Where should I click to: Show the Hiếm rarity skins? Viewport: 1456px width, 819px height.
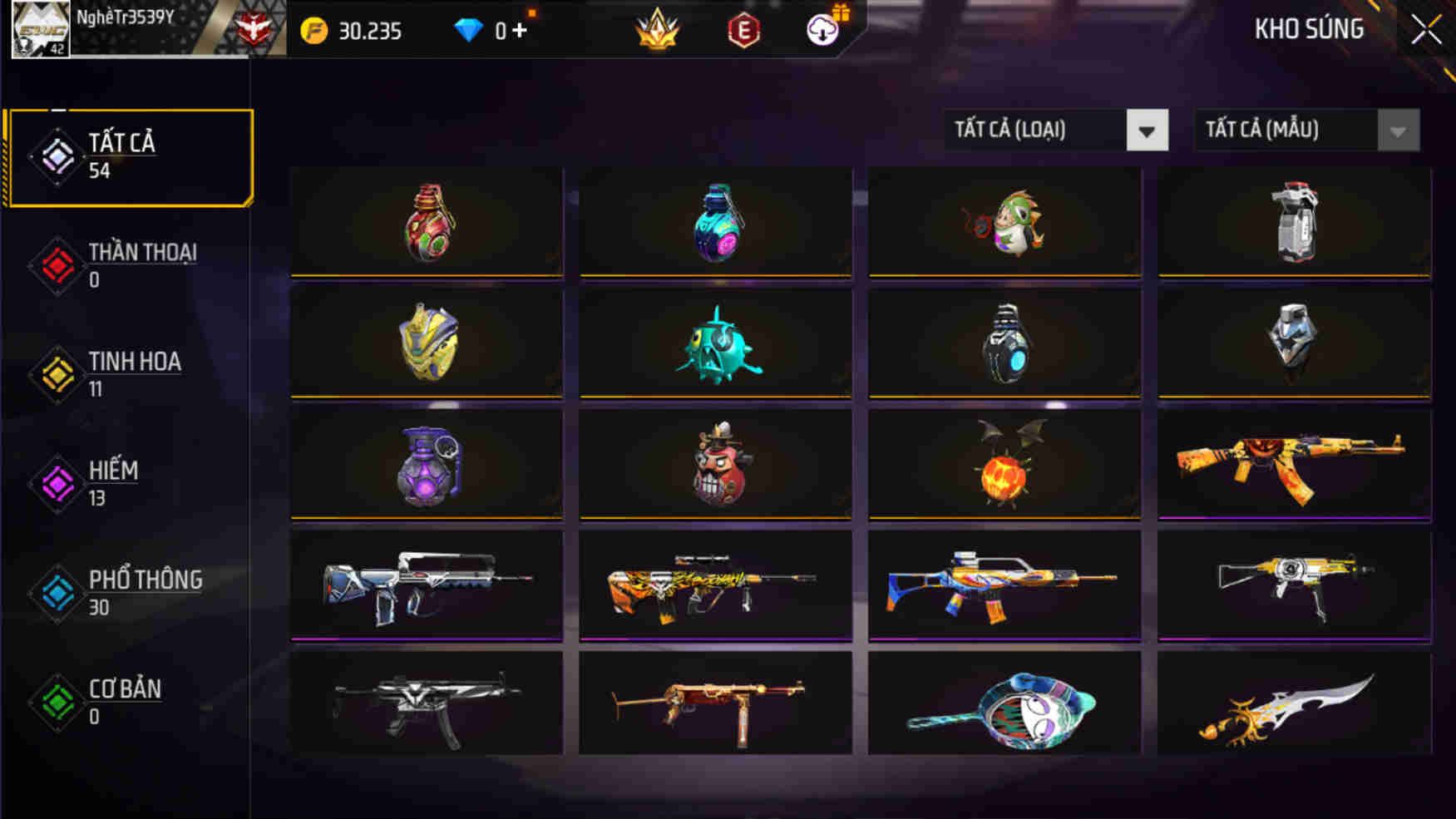click(x=129, y=483)
